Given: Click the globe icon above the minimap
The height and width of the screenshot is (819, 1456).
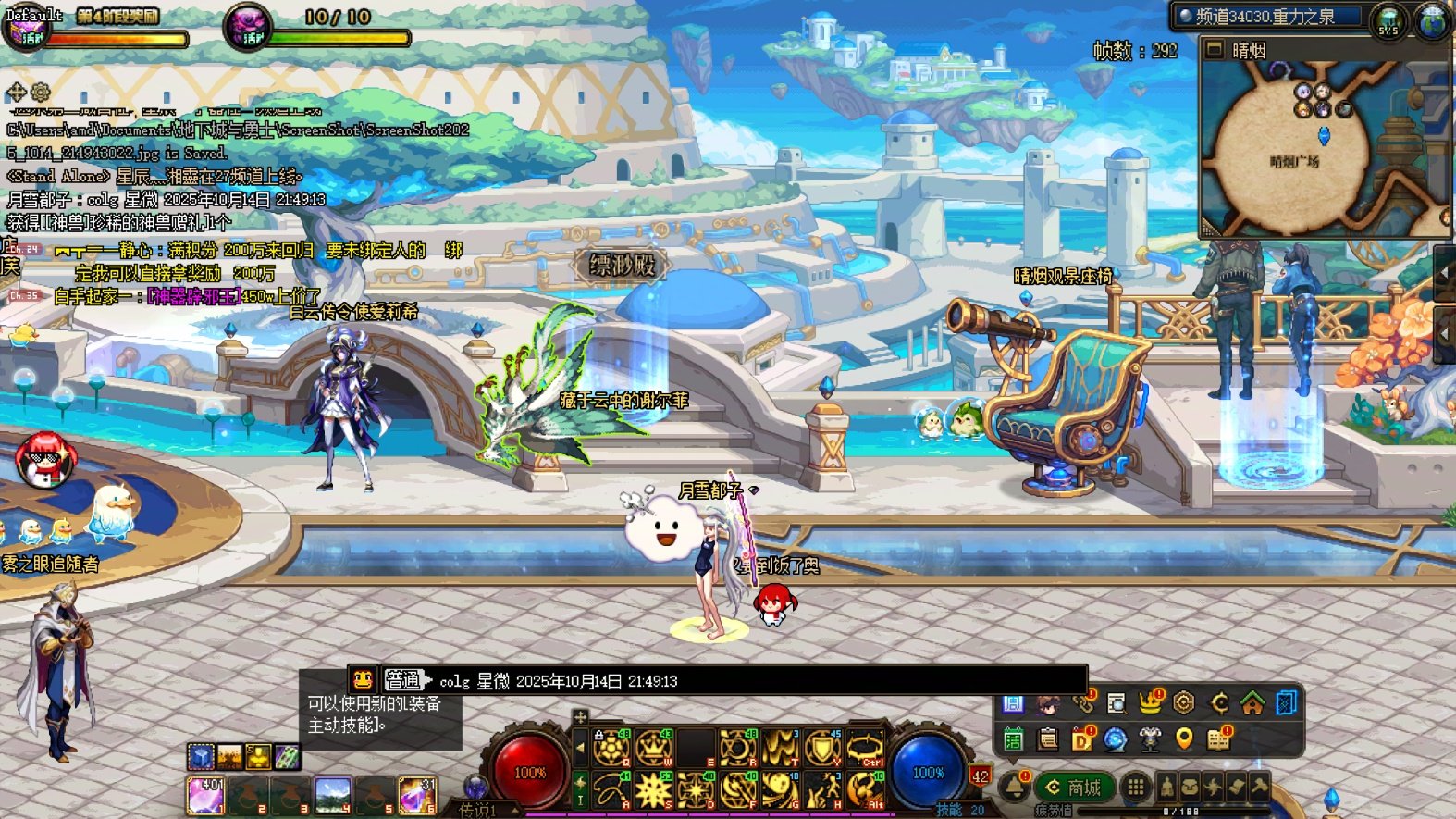Looking at the screenshot, I should click(x=1432, y=20).
